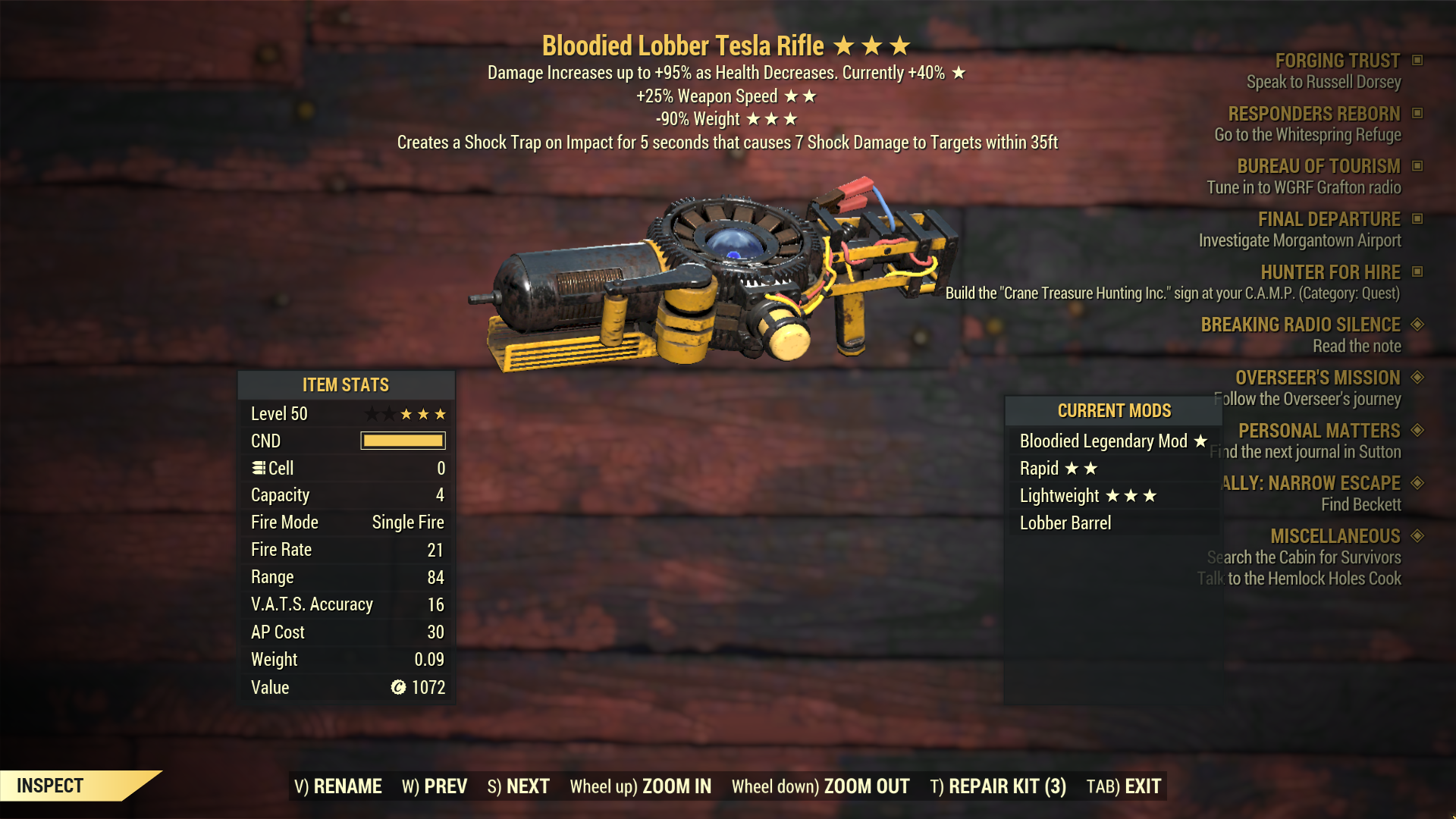Click the star beside Bloodied Legendary Mod

1200,441
